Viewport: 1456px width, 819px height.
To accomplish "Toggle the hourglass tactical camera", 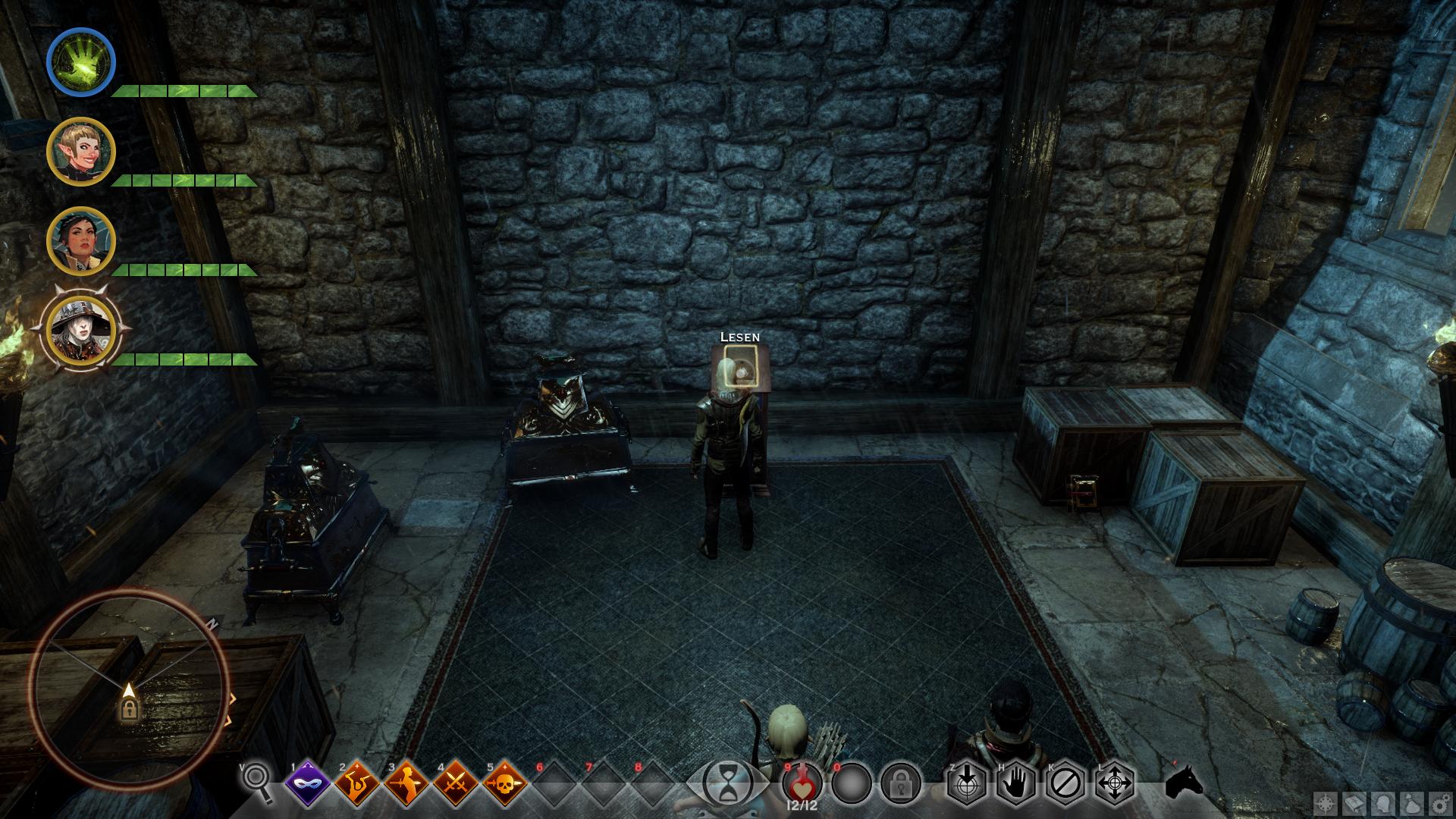I will tap(727, 783).
